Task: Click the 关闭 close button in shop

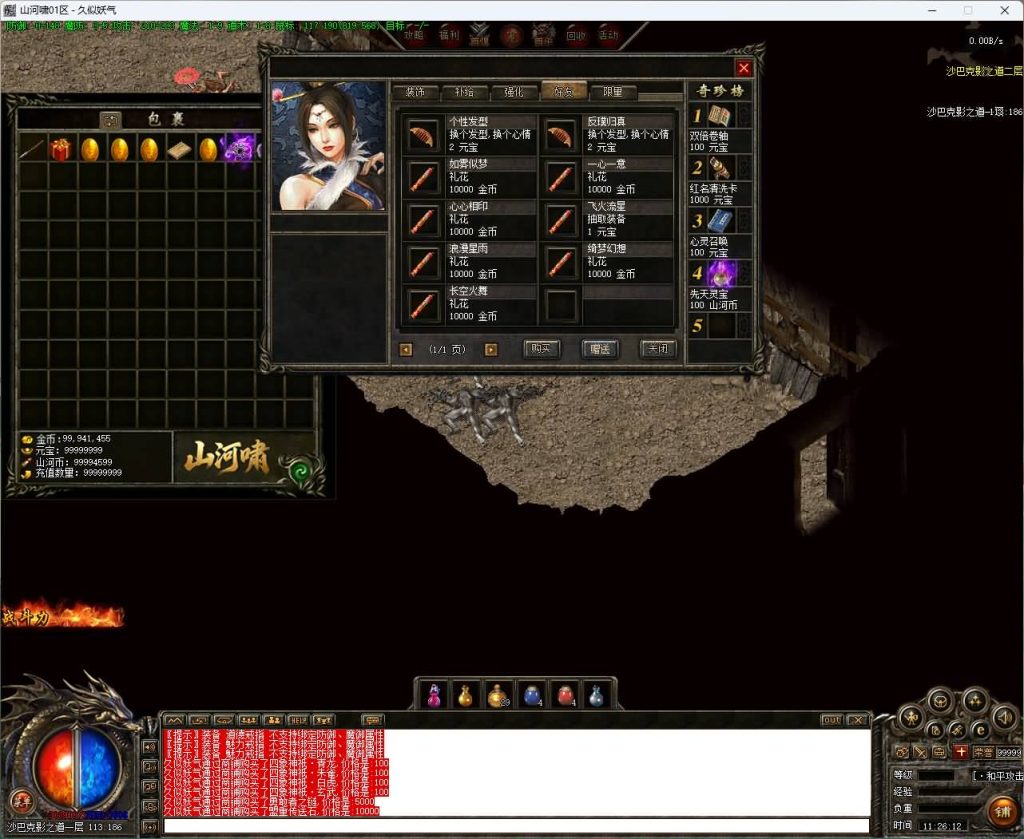Action: tap(658, 349)
